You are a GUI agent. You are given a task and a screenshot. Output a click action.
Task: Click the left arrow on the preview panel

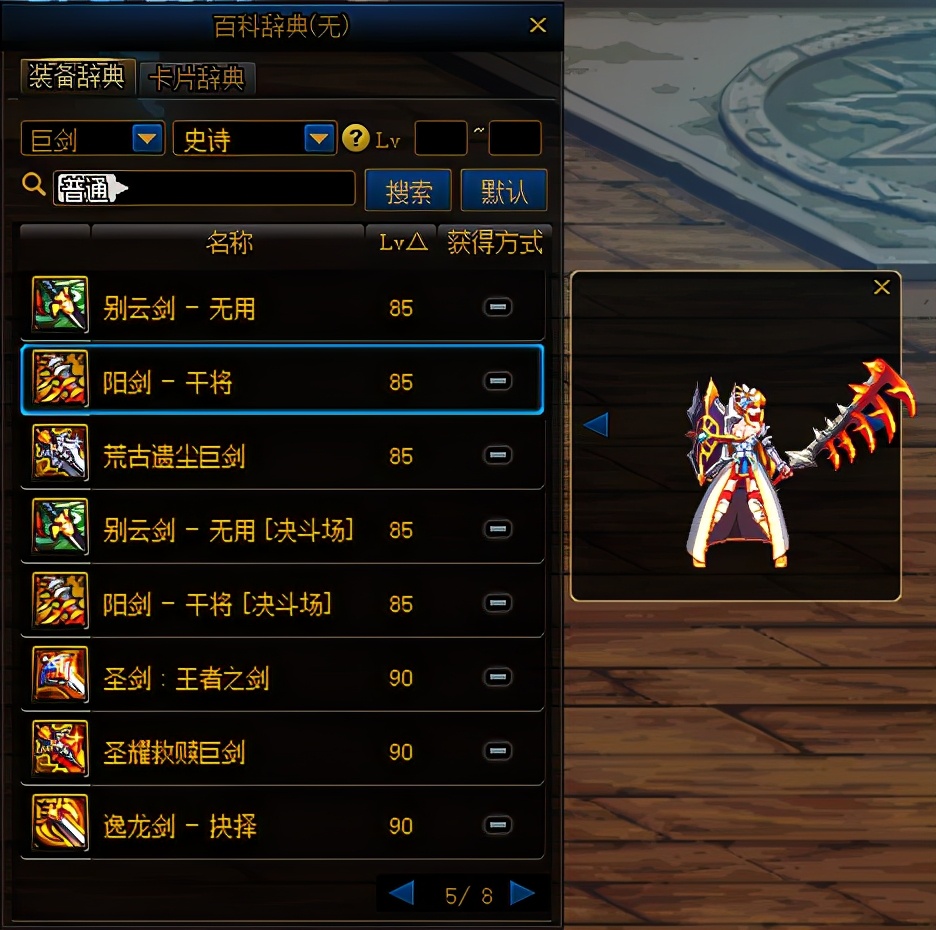coord(595,425)
